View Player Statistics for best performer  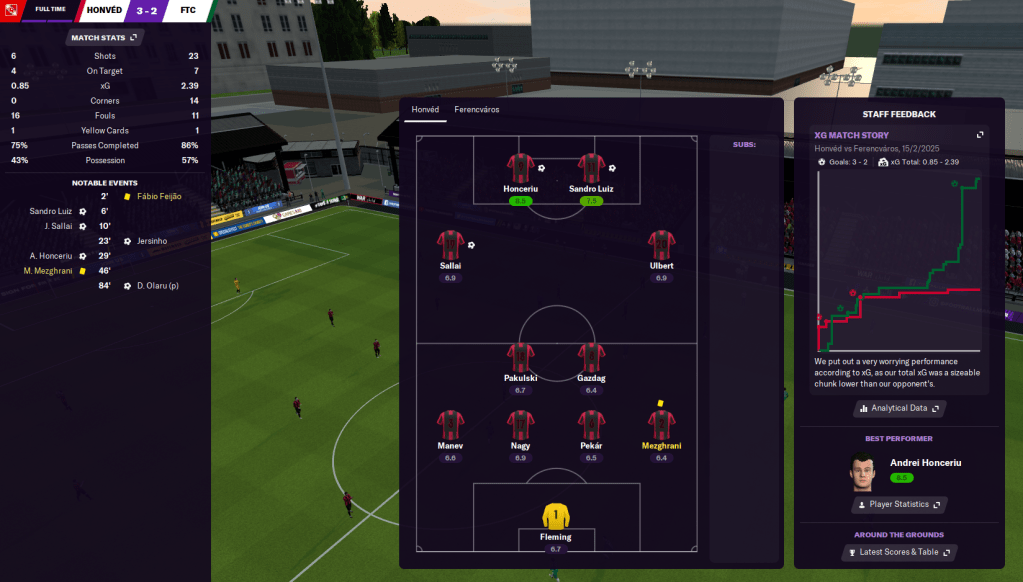(x=899, y=505)
